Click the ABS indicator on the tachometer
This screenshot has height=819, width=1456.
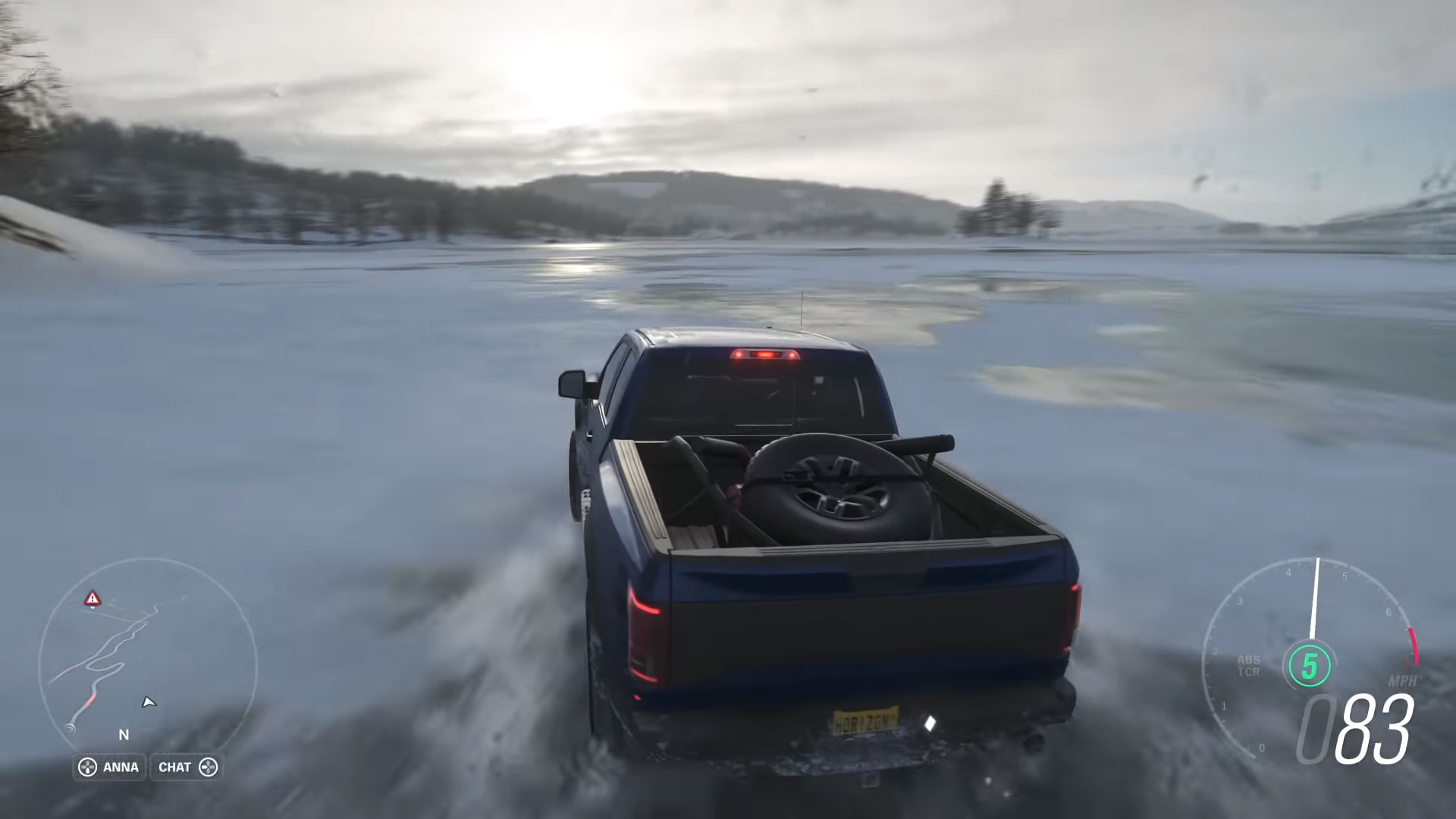1248,660
